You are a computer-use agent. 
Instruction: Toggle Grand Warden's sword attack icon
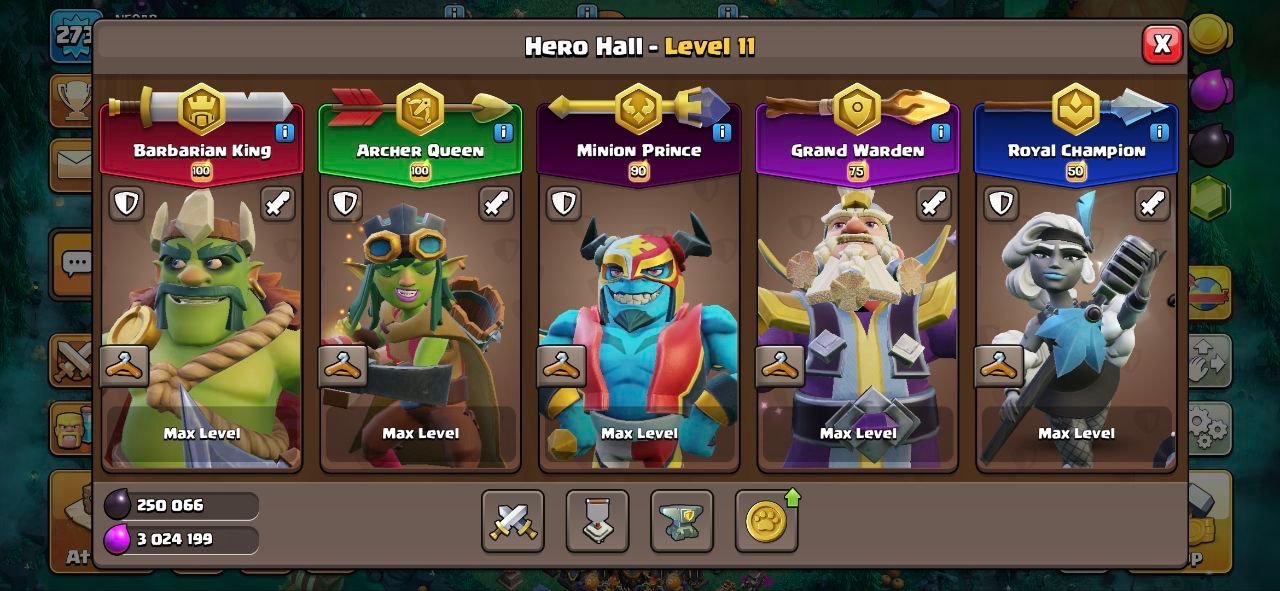(x=934, y=203)
